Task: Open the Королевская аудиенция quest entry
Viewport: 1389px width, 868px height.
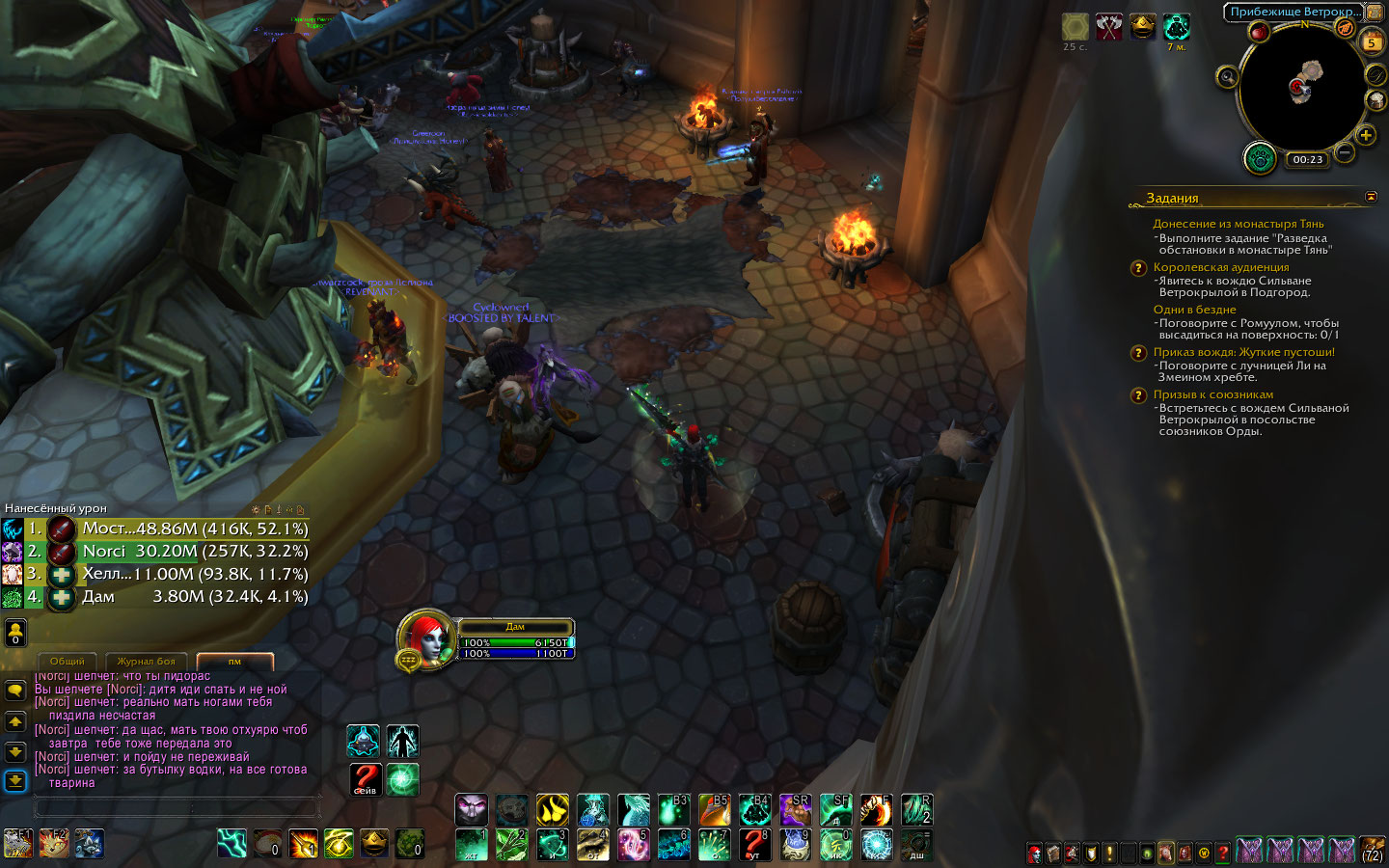Action: (x=1221, y=267)
